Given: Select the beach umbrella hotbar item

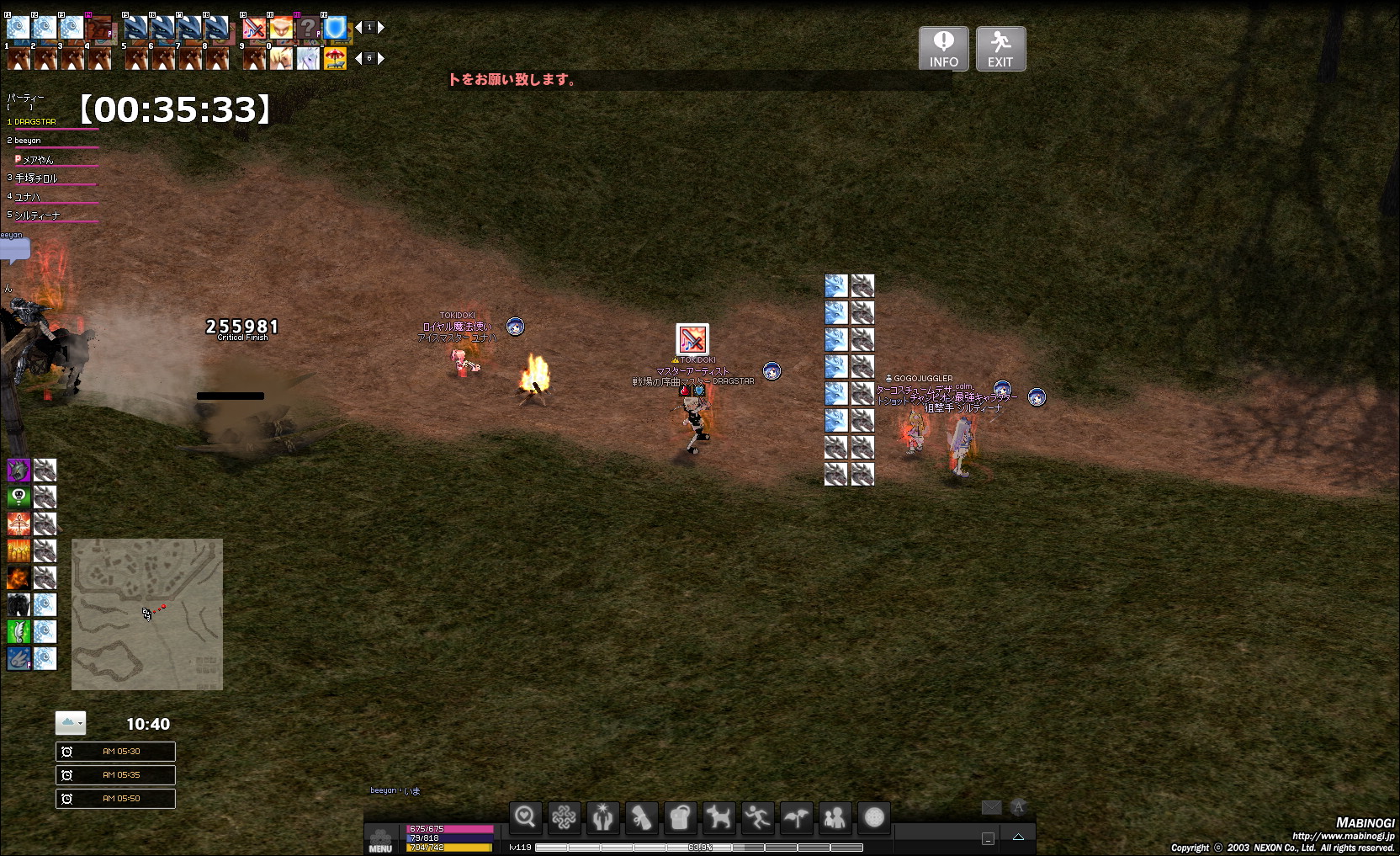Looking at the screenshot, I should (335, 59).
